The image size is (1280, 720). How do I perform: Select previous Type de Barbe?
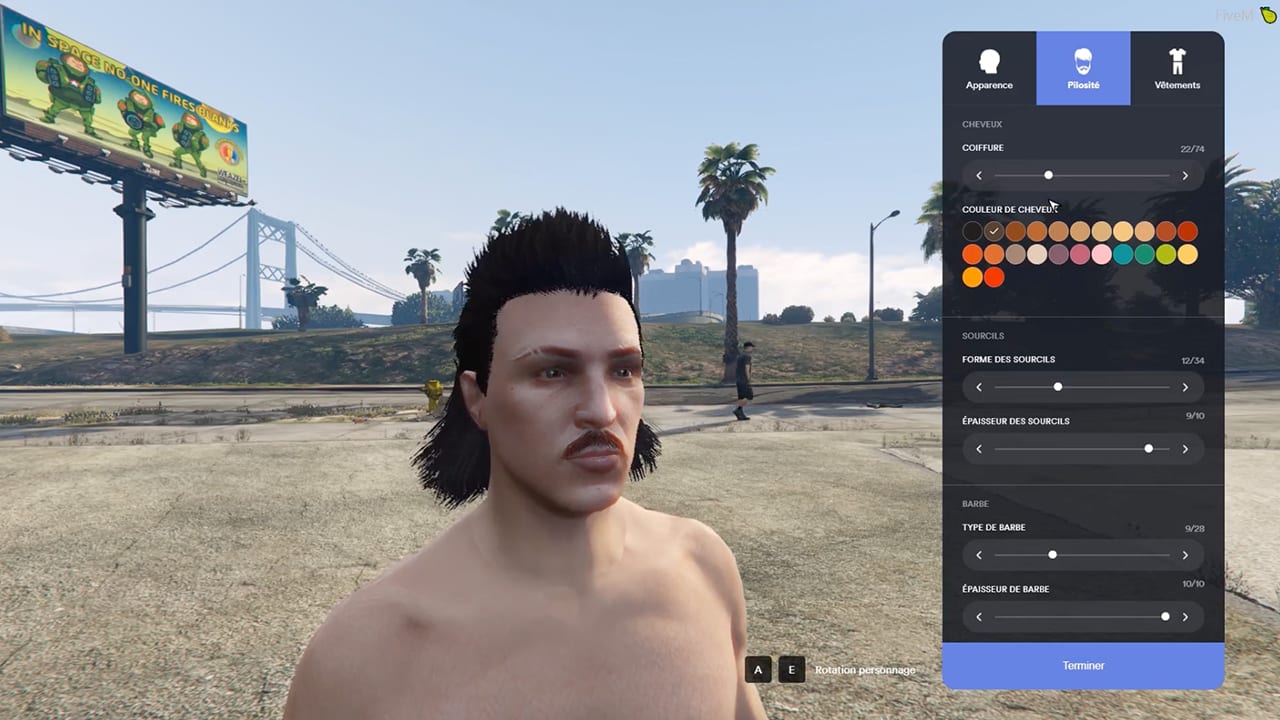979,555
